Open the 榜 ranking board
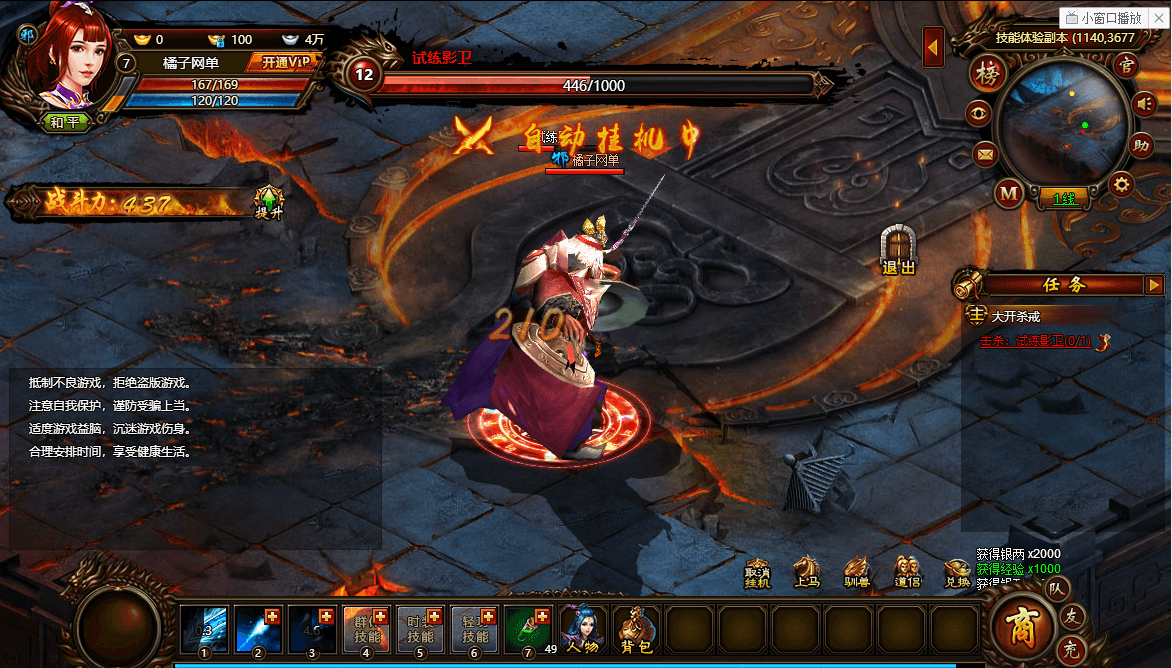 point(986,76)
